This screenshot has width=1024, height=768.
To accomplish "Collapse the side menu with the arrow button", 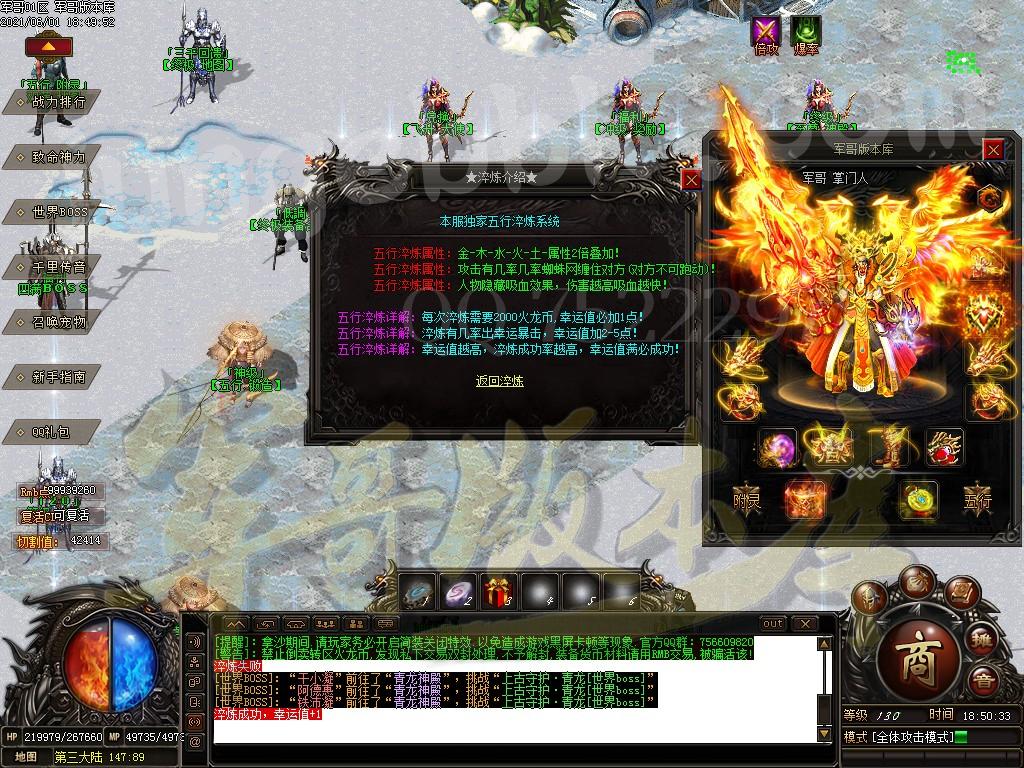I will 42,46.
